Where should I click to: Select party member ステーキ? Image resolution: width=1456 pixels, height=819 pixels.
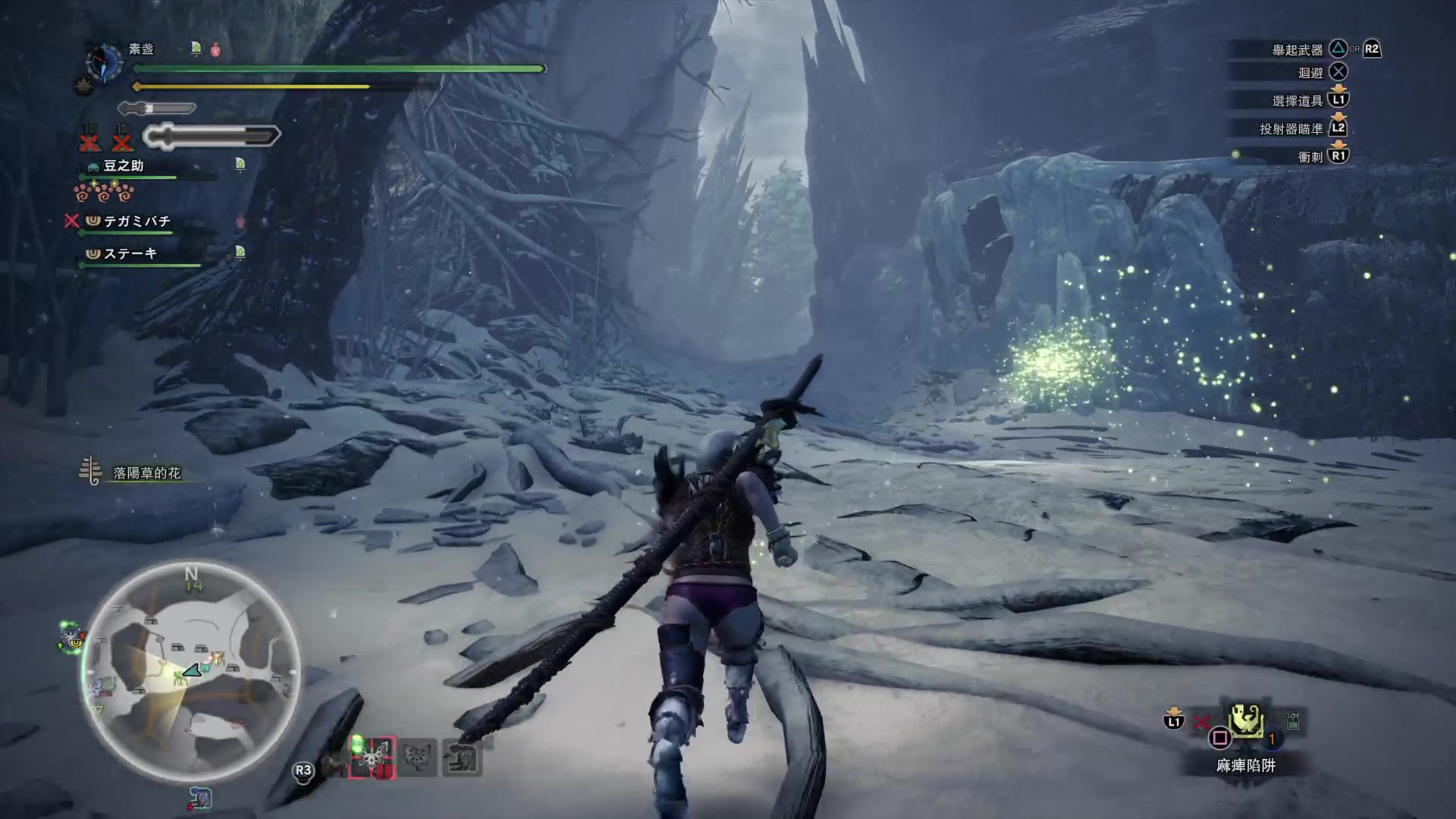tap(130, 254)
